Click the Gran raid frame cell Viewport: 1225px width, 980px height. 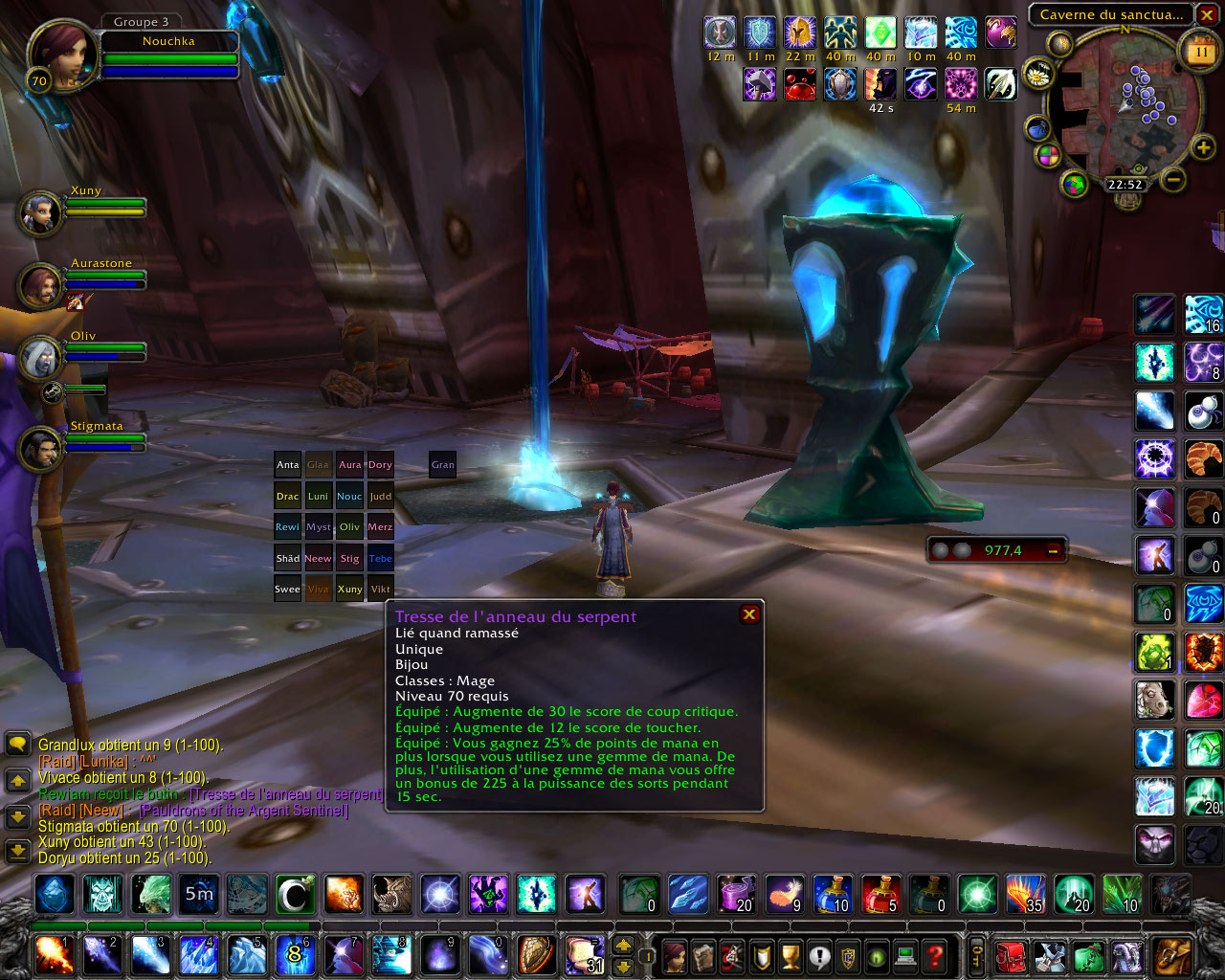pyautogui.click(x=442, y=465)
